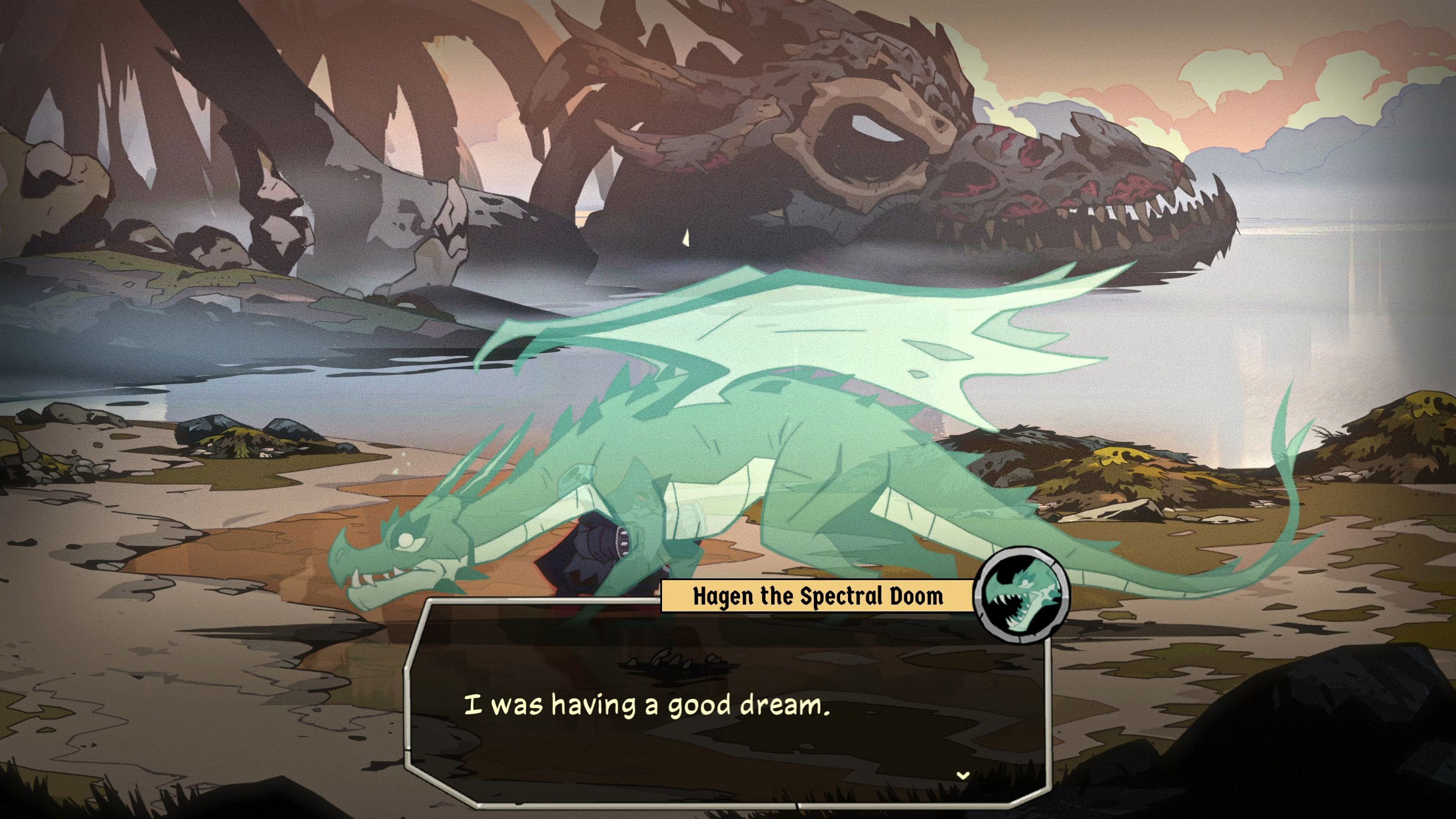Advance dialogue with the down-arrow indicator

(x=962, y=775)
